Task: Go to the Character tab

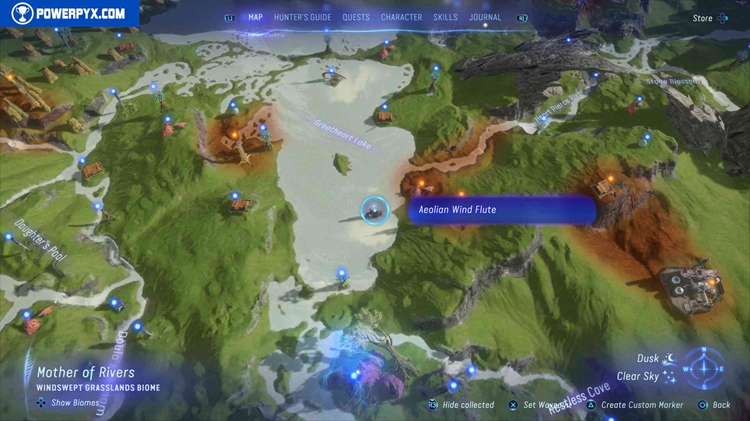Action: click(401, 17)
